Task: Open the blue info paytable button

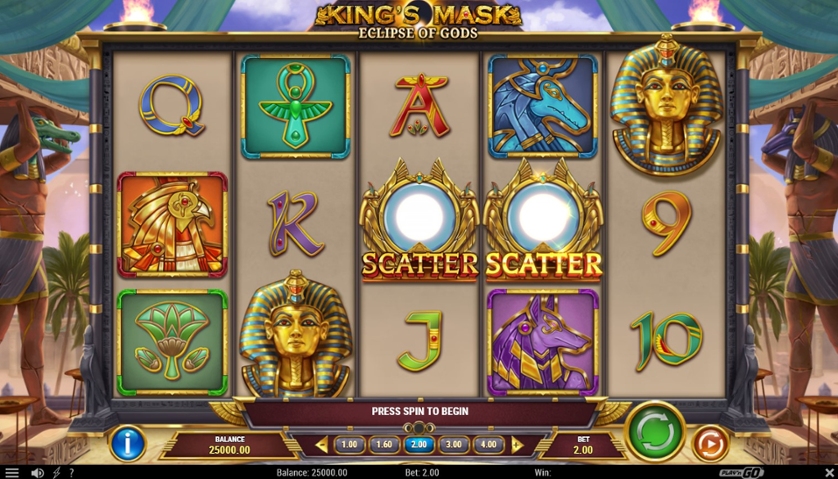Action: pyautogui.click(x=128, y=442)
